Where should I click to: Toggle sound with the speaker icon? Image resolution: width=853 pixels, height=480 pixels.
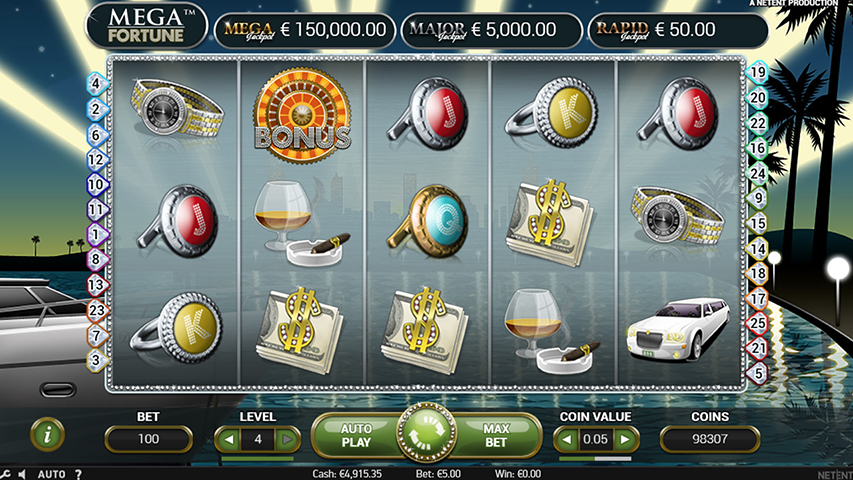[23, 474]
